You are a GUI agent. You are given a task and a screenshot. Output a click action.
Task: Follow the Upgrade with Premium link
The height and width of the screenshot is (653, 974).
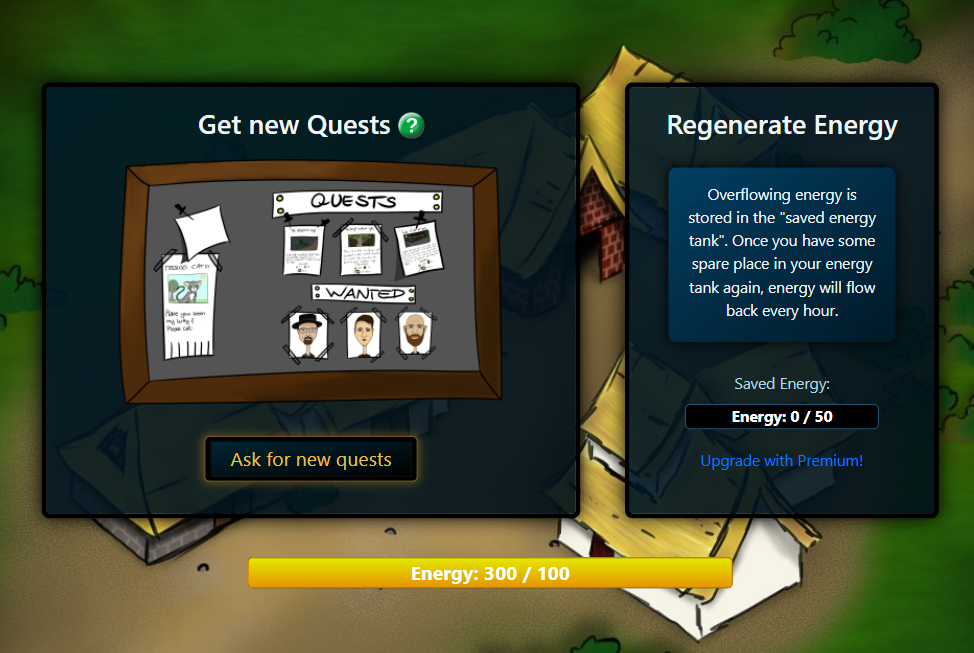pyautogui.click(x=781, y=461)
